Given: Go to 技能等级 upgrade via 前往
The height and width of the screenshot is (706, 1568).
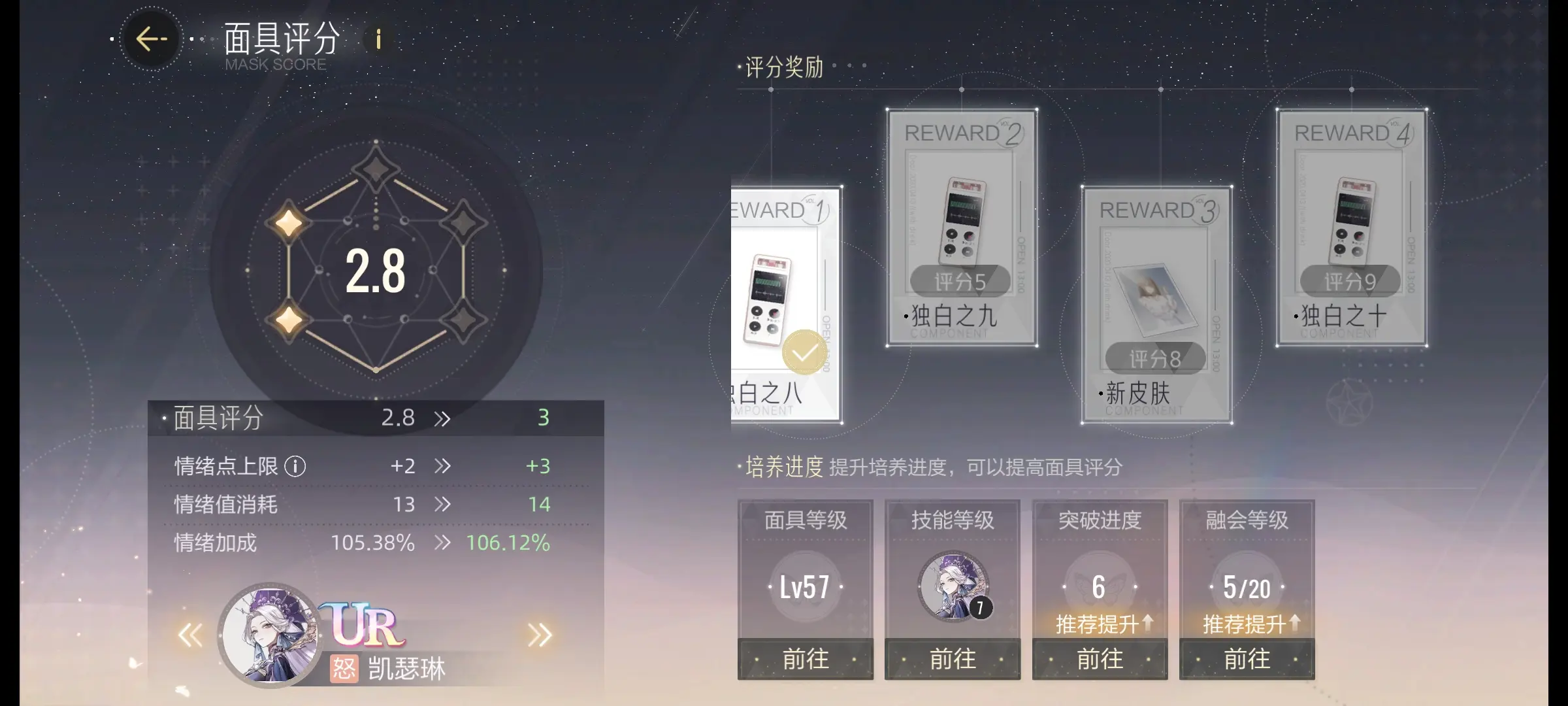Looking at the screenshot, I should (x=953, y=659).
